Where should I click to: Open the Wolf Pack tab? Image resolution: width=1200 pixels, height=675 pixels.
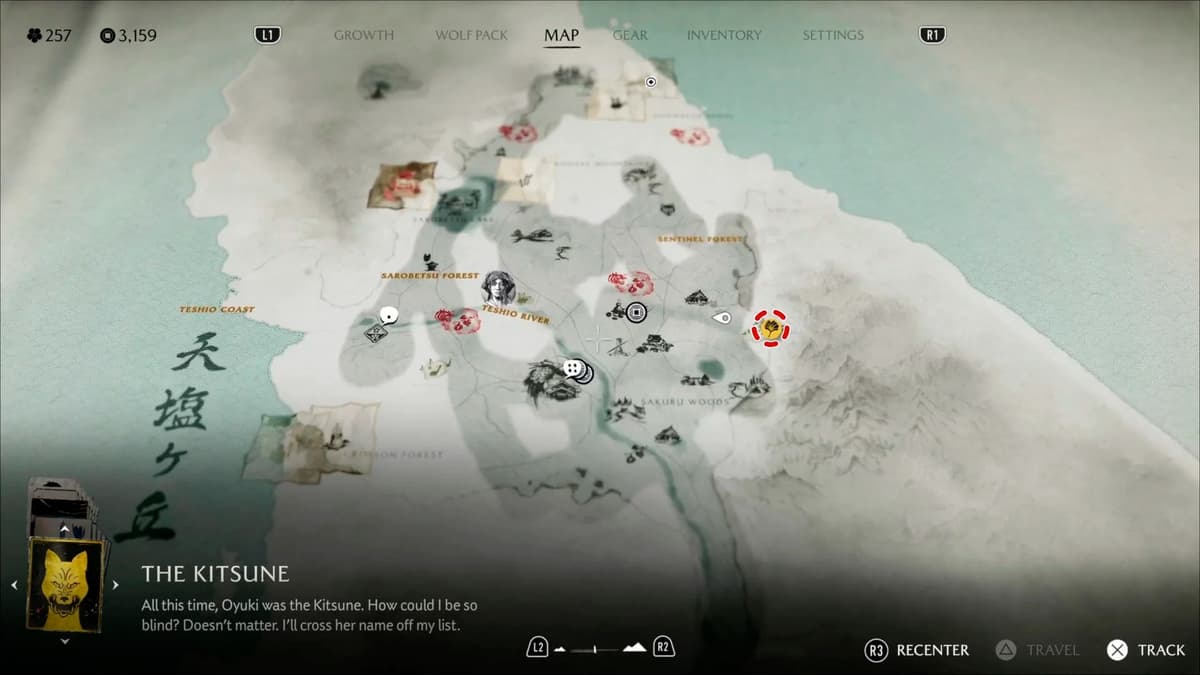pyautogui.click(x=471, y=35)
